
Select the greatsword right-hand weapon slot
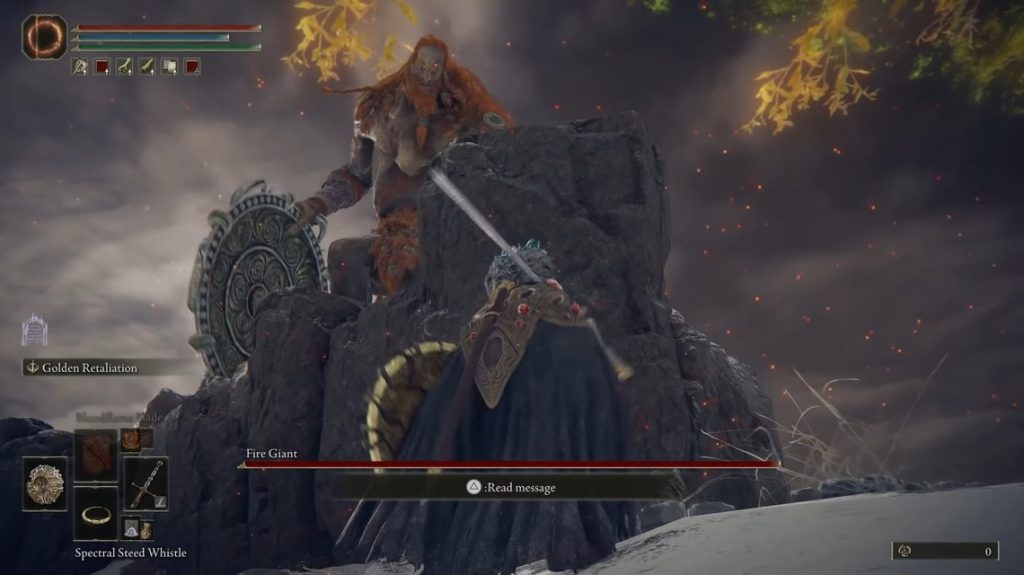[x=146, y=484]
